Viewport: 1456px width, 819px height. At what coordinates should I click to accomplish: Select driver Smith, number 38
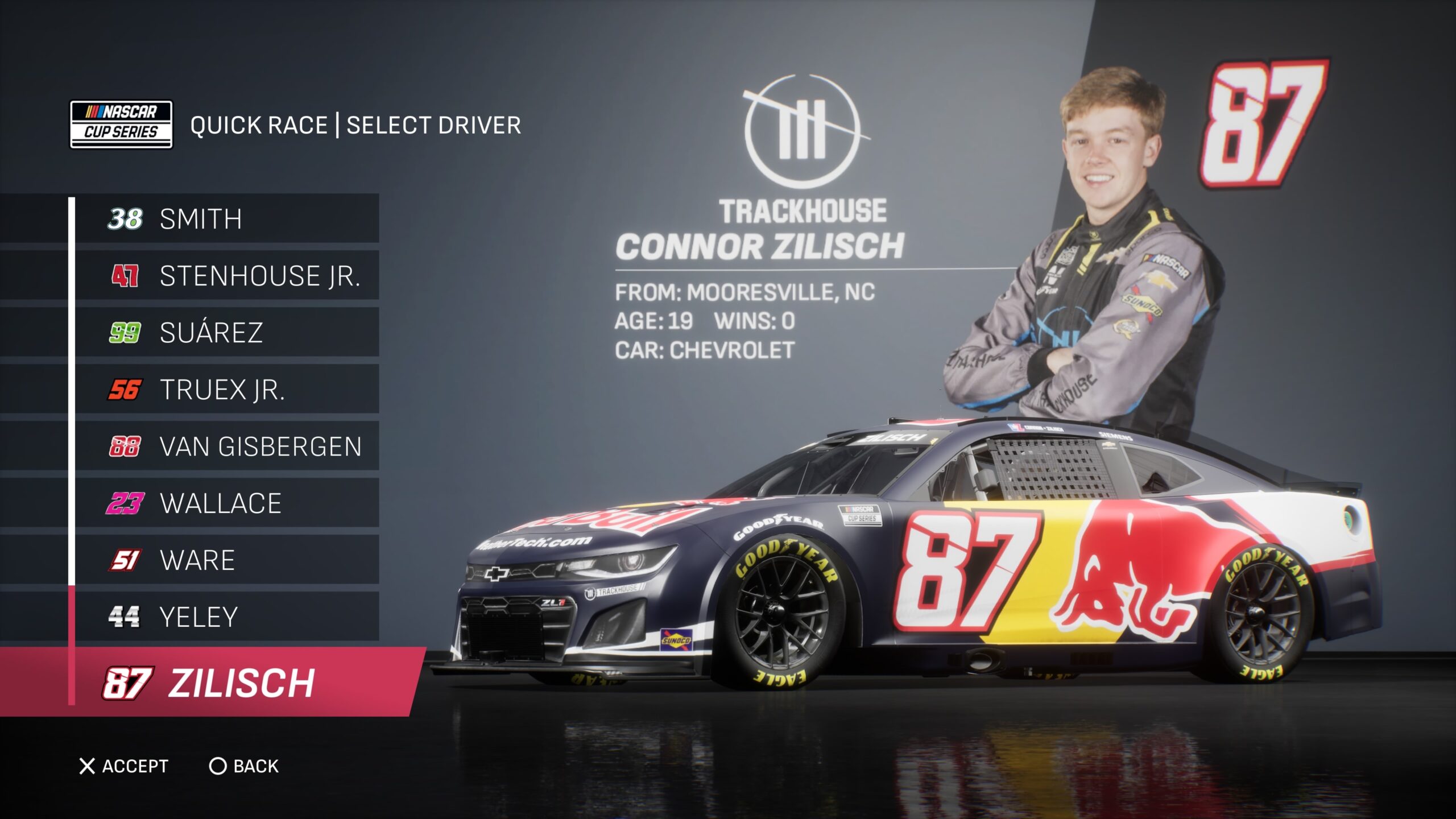(x=227, y=219)
